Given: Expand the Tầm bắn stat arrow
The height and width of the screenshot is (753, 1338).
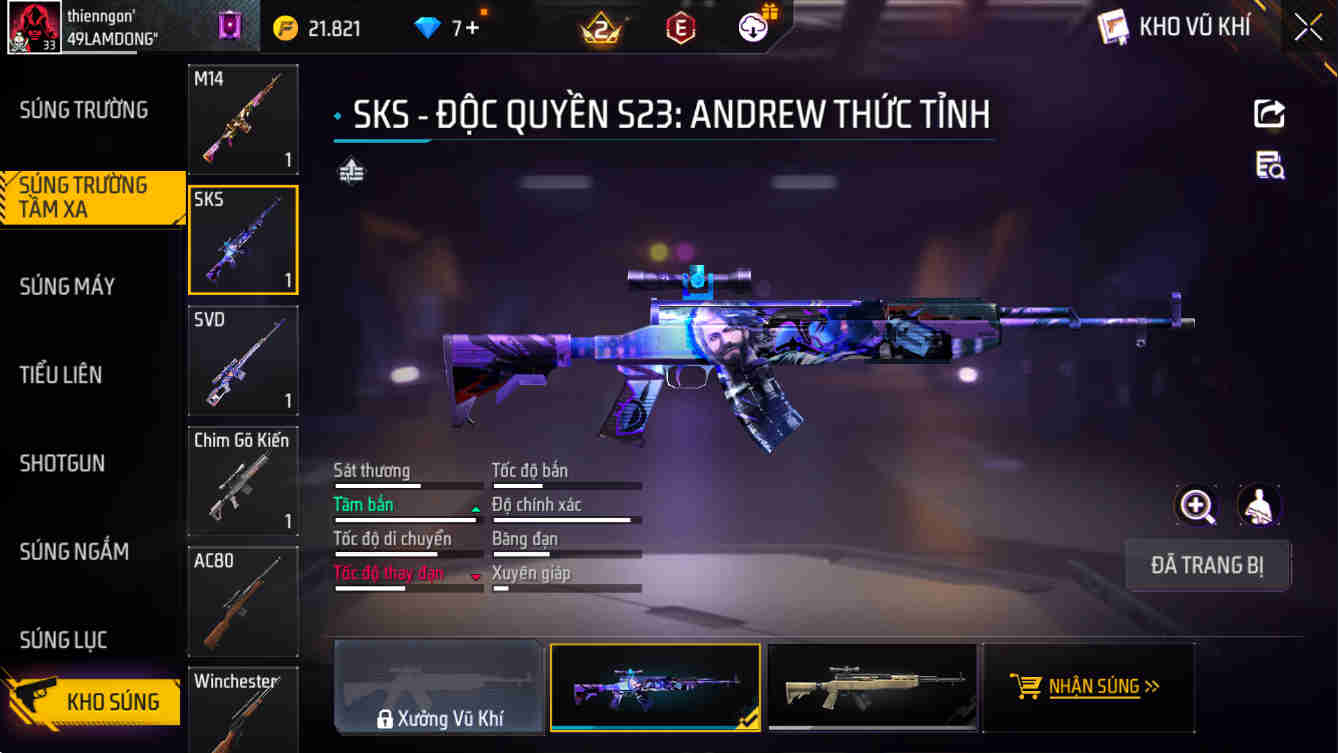Looking at the screenshot, I should 474,508.
